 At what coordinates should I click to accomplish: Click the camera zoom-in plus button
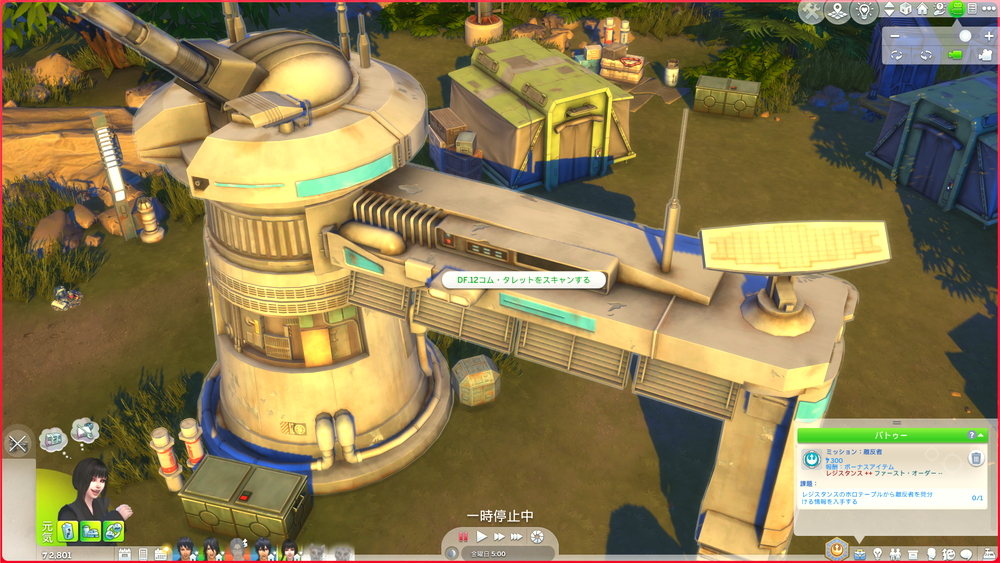tap(989, 35)
